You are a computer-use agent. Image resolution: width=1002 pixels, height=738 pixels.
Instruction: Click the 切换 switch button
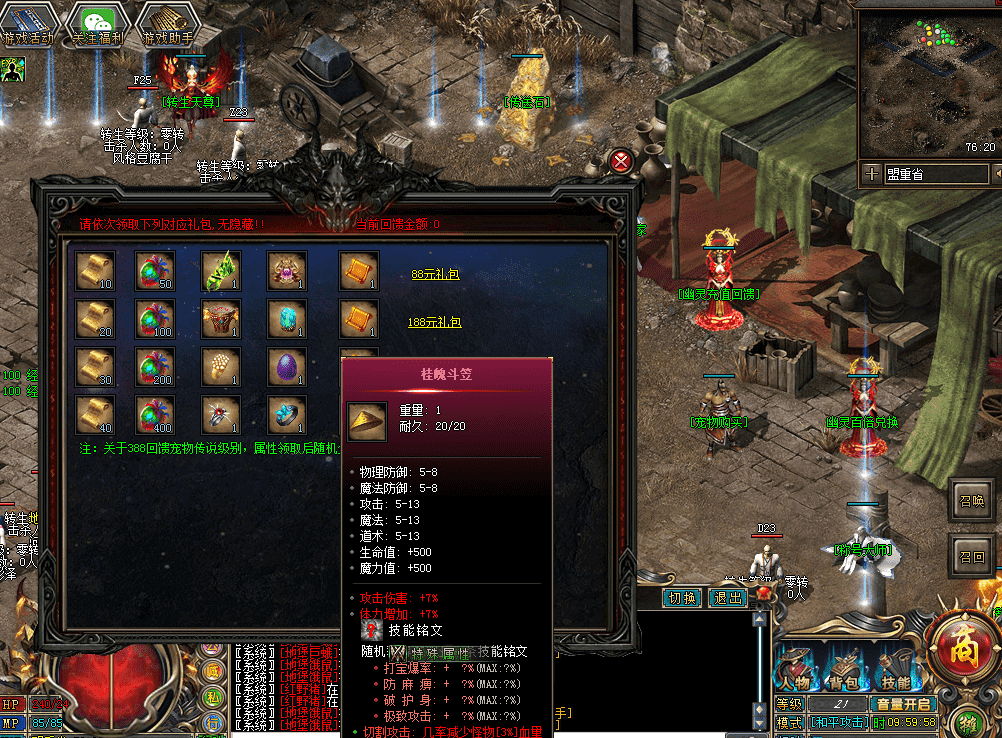pyautogui.click(x=681, y=598)
